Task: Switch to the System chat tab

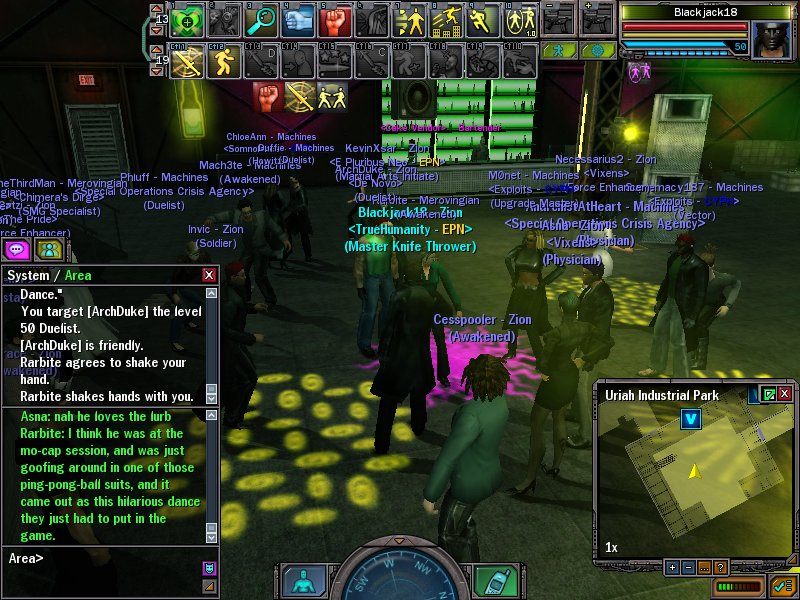Action: point(27,275)
